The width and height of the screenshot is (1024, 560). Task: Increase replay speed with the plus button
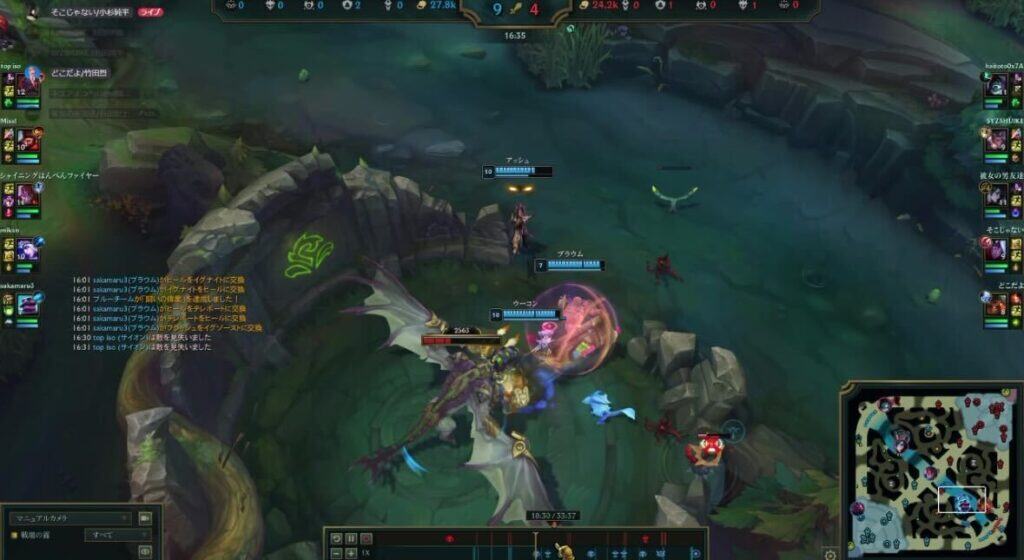click(351, 553)
